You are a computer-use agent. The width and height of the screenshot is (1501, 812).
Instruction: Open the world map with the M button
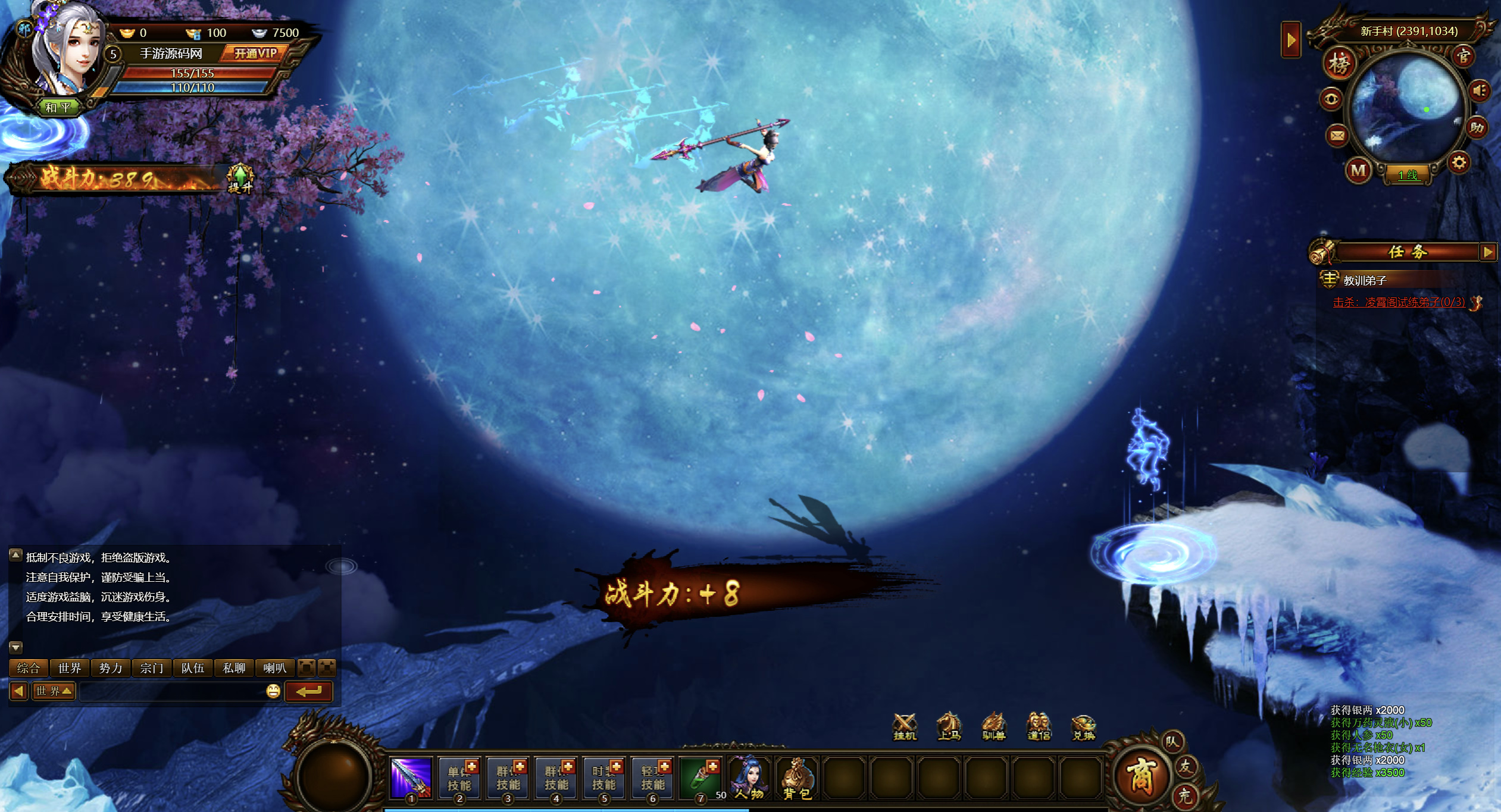1358,171
